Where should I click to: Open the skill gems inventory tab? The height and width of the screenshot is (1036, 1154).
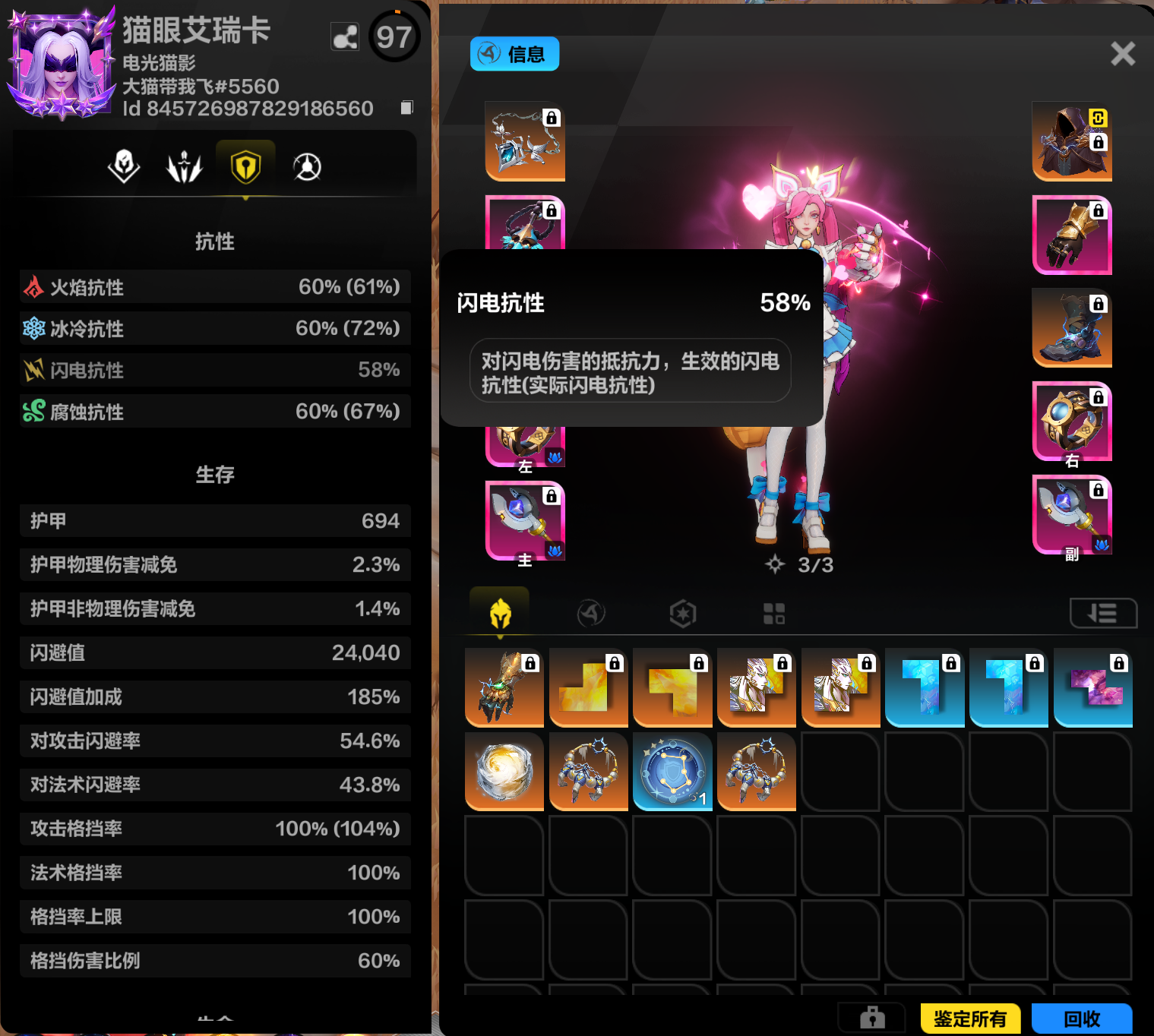click(591, 612)
